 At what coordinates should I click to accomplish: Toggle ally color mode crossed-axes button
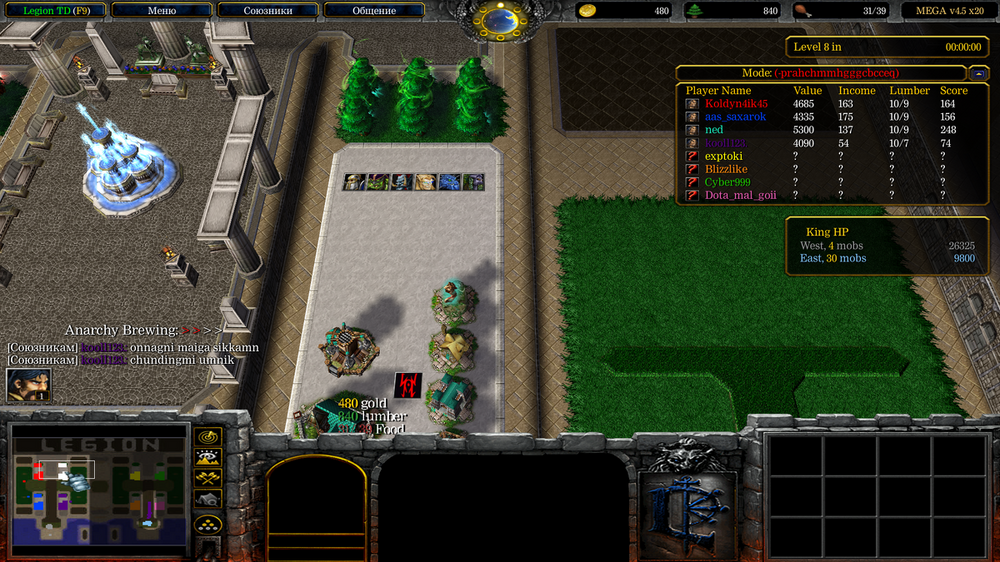[208, 479]
